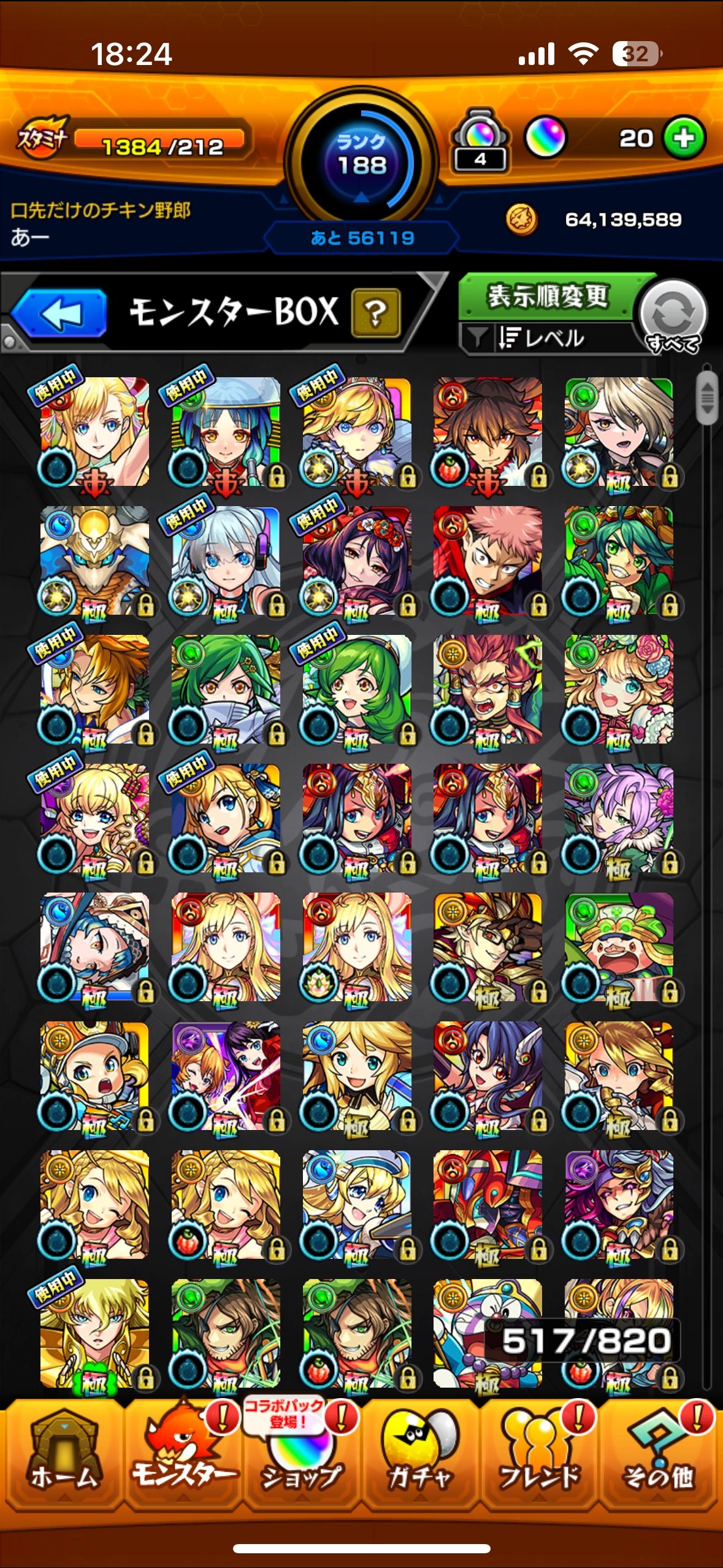This screenshot has height=1568, width=723.
Task: Select the pink spiky-haired boy monster
Action: (x=488, y=561)
